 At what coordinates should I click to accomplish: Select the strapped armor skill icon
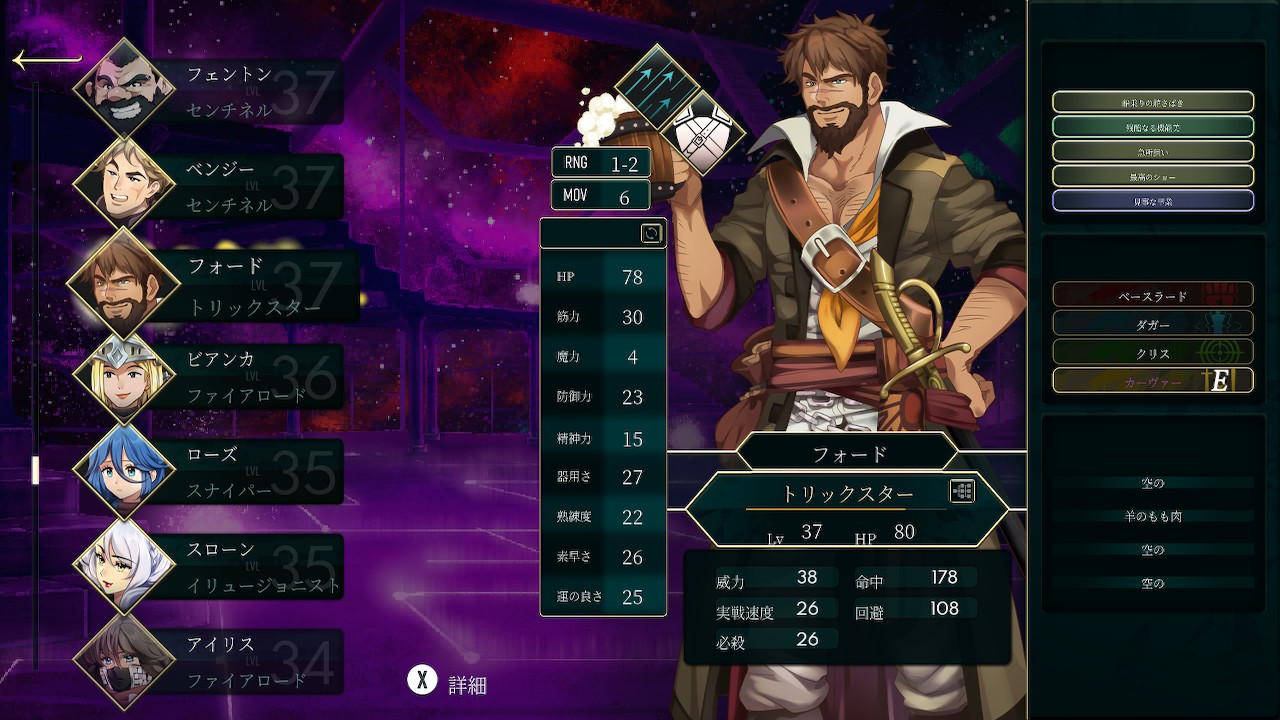tap(704, 132)
